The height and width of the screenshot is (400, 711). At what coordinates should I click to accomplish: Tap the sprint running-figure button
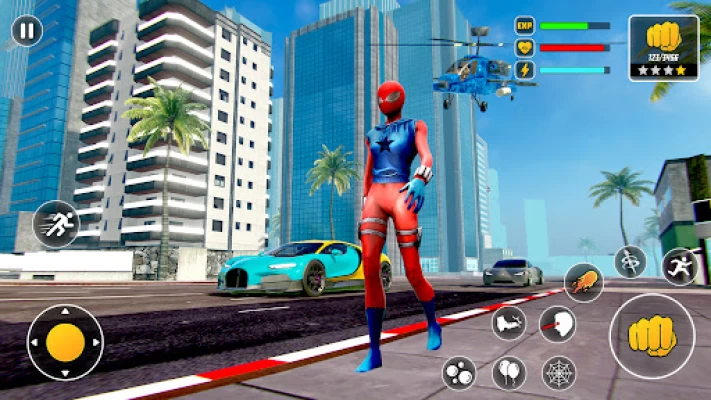pos(55,225)
